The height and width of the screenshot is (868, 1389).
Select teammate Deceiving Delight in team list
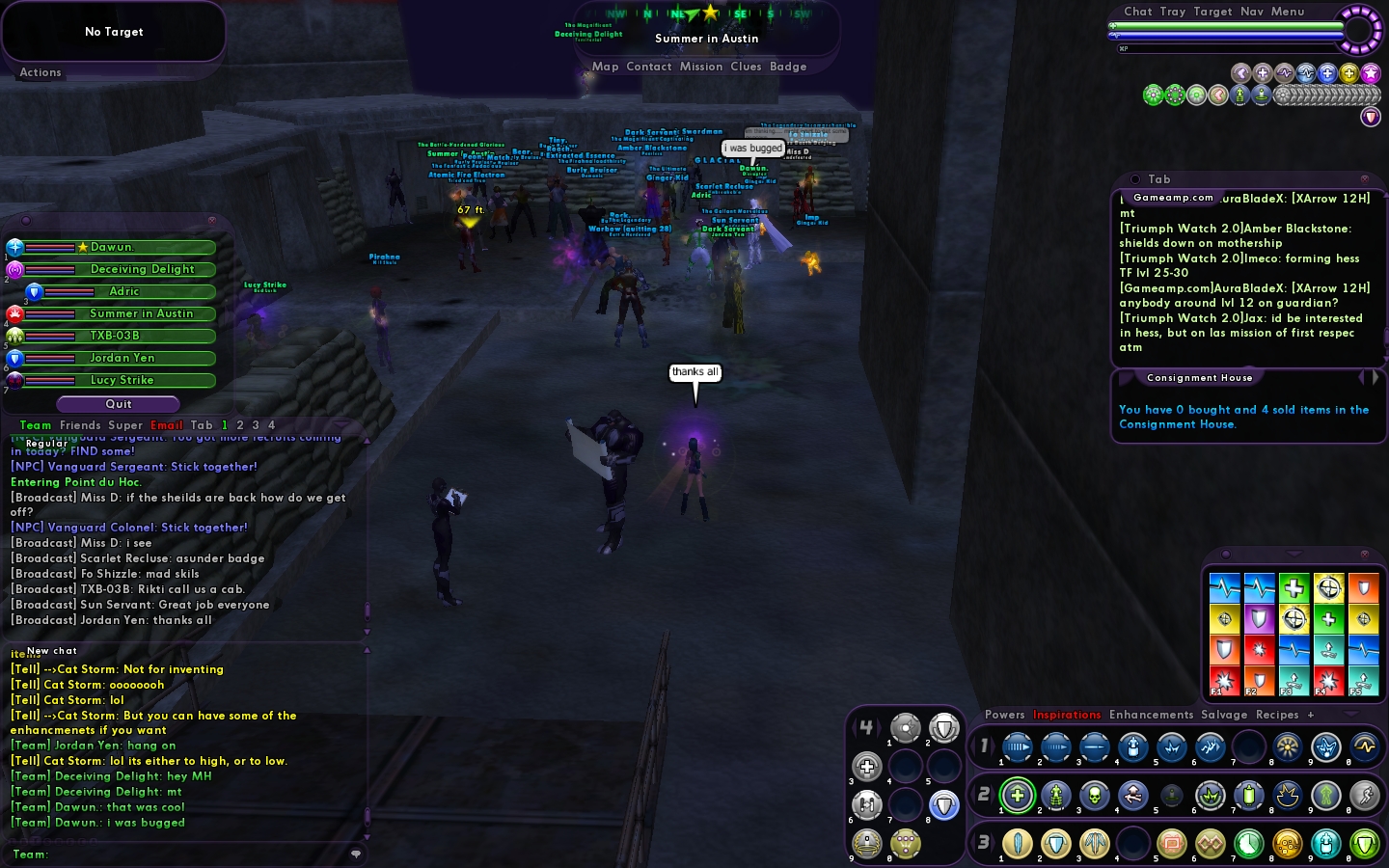pos(142,270)
